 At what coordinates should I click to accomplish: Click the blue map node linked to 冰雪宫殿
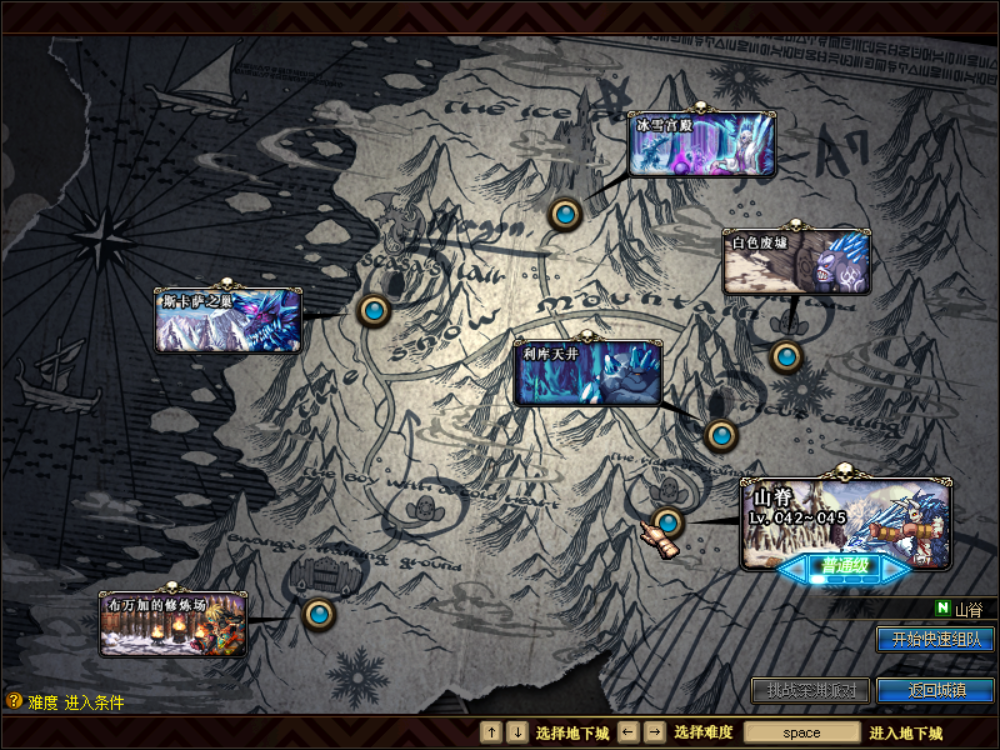pyautogui.click(x=565, y=213)
